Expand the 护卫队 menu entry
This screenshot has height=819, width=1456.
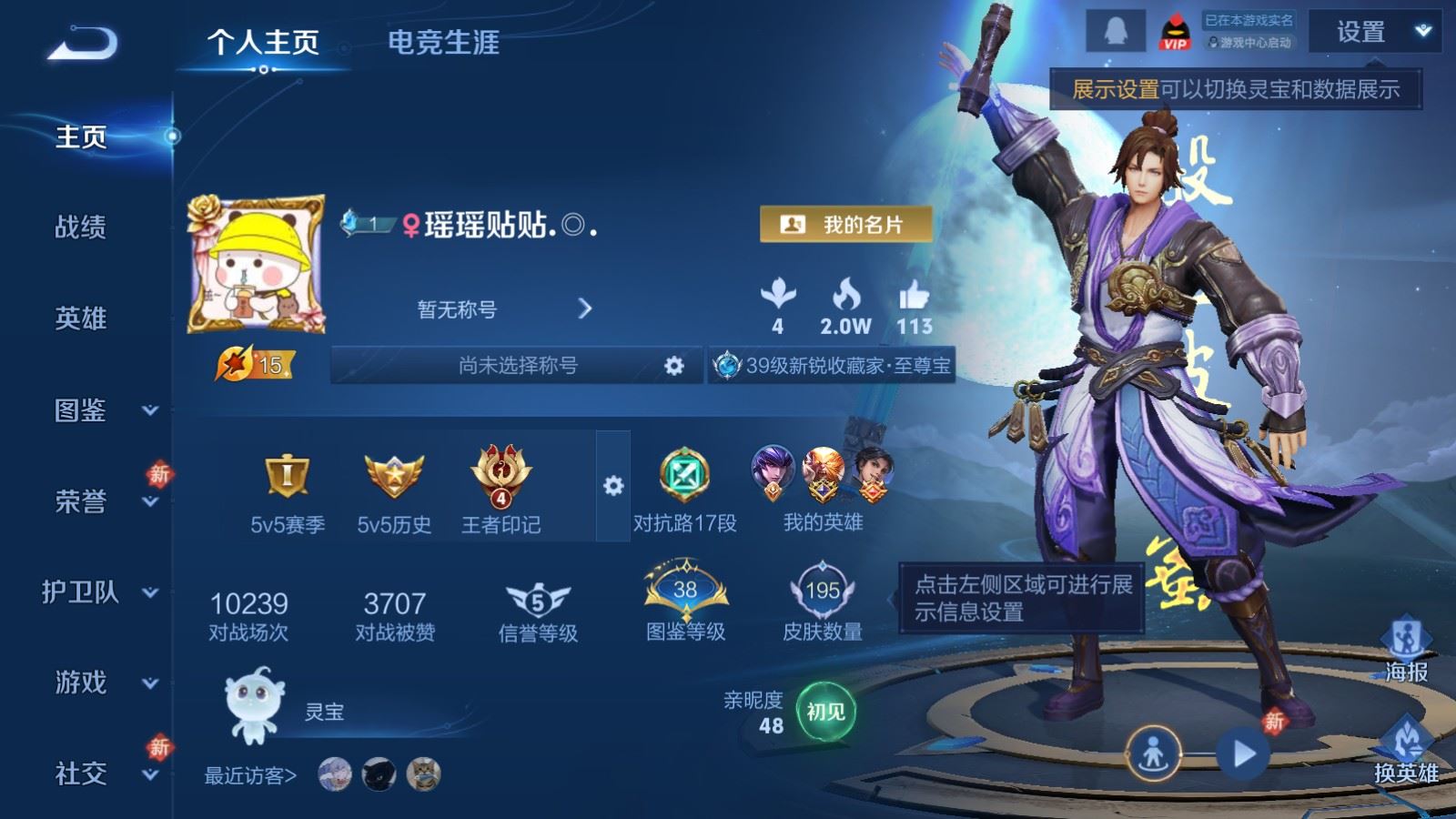tap(100, 592)
